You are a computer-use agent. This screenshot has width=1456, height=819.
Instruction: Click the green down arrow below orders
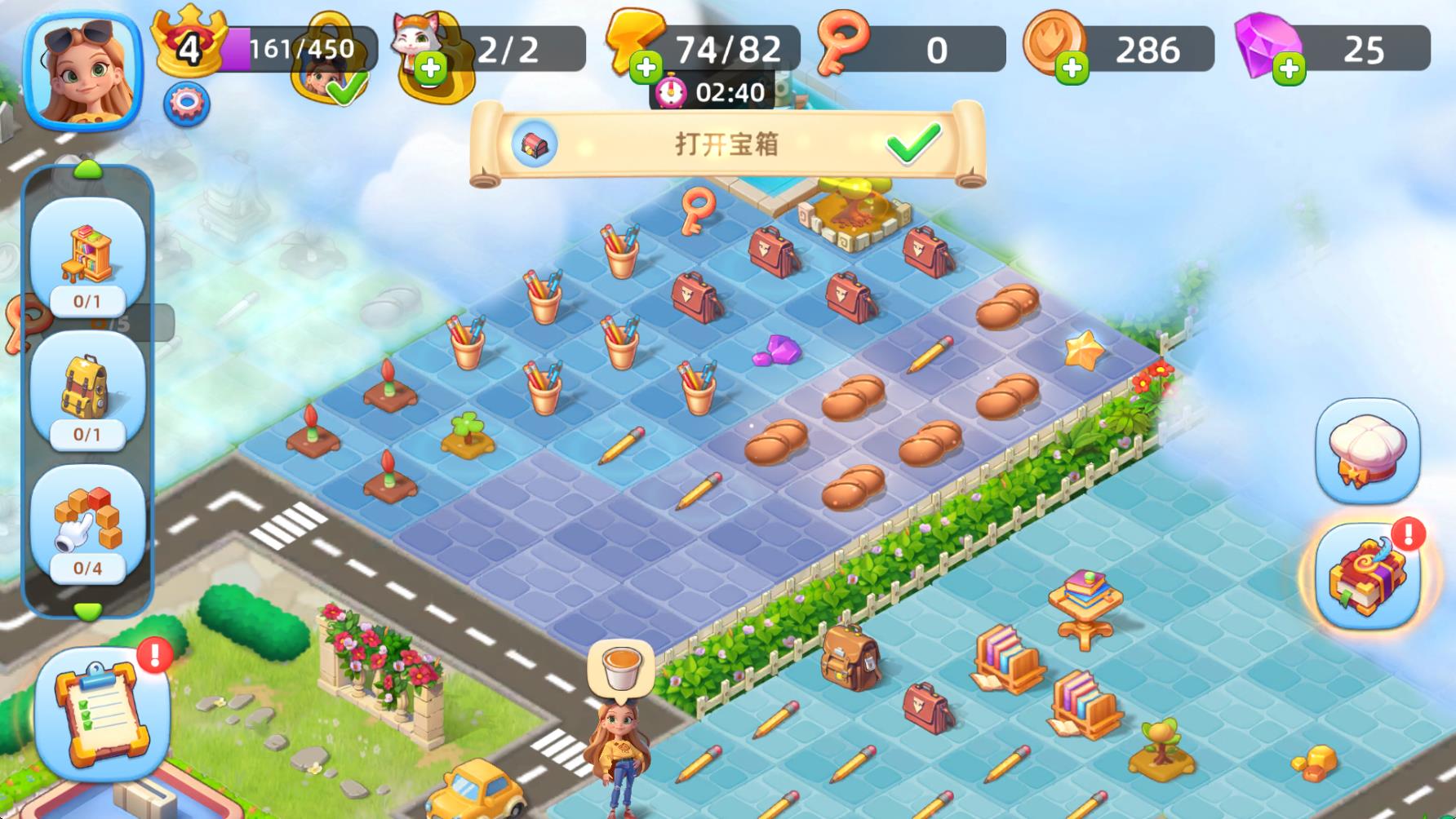[87, 610]
